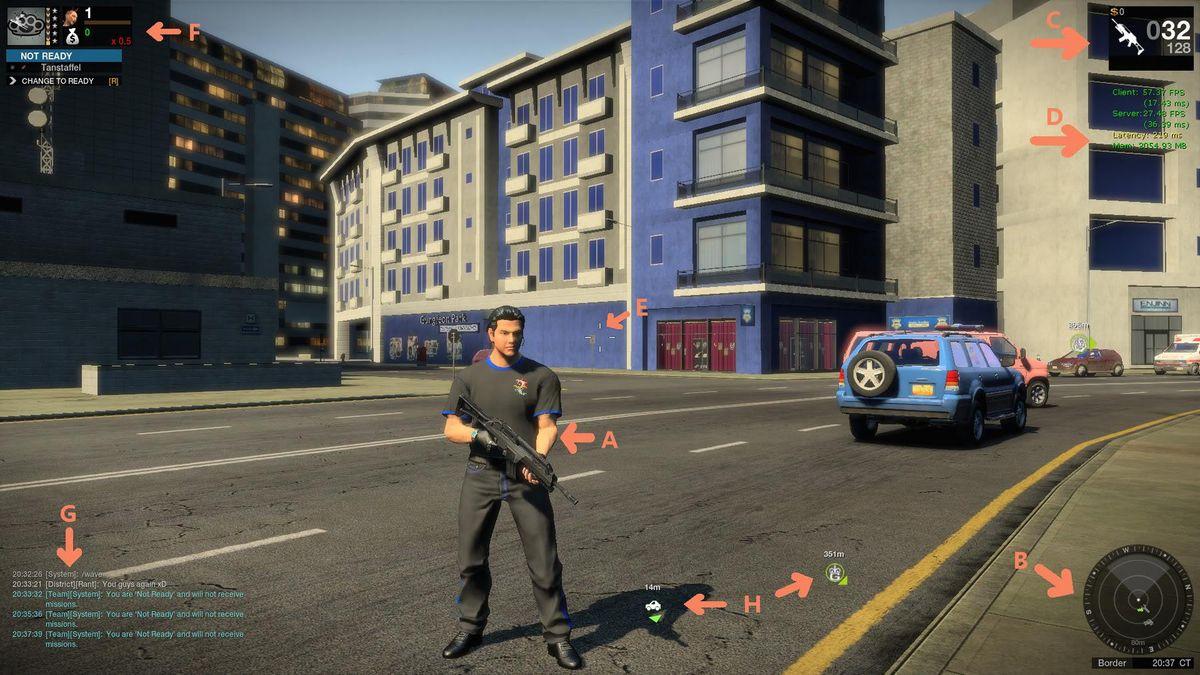Viewport: 1200px width, 675px height.
Task: Select the 351m objective waypoint marker
Action: [834, 572]
